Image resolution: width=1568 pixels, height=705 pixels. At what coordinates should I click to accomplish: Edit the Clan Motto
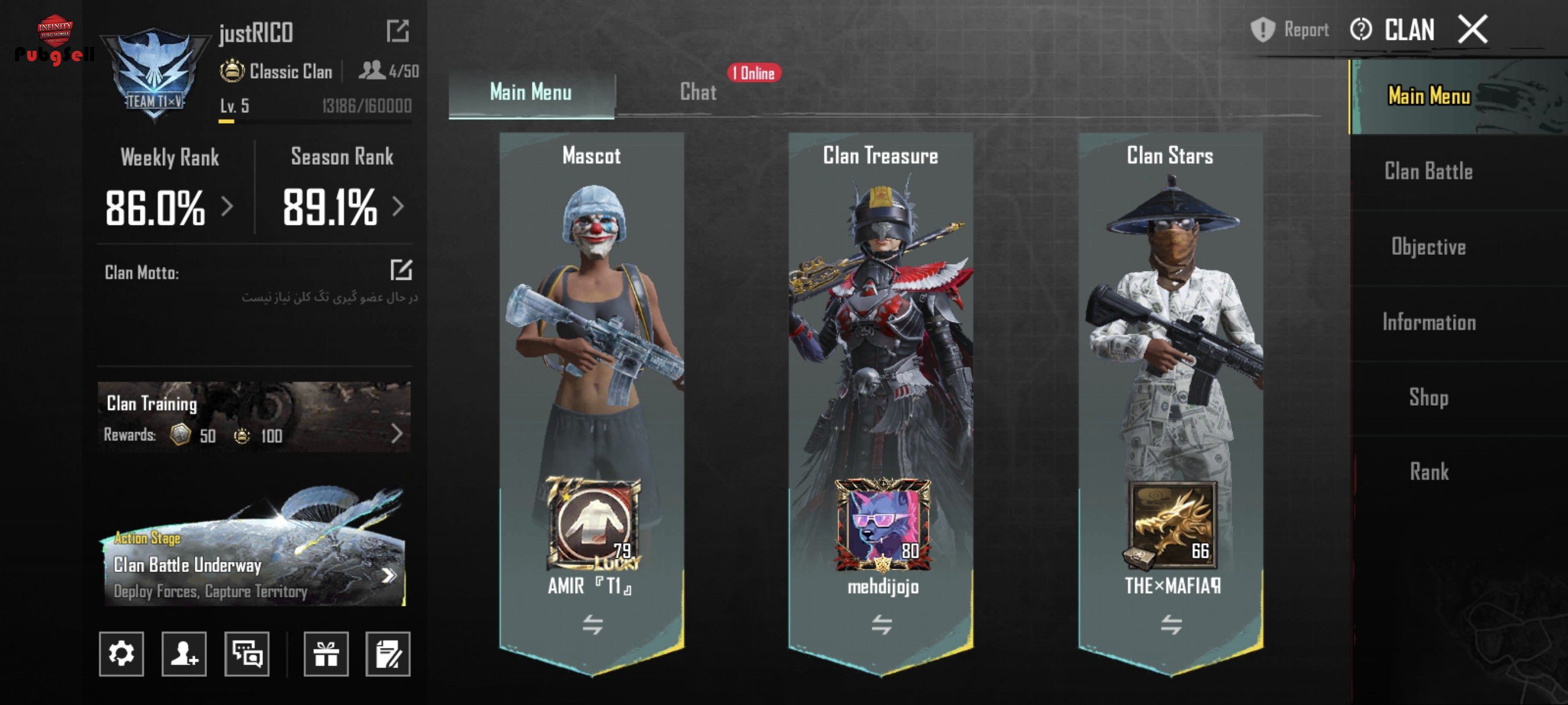click(401, 270)
